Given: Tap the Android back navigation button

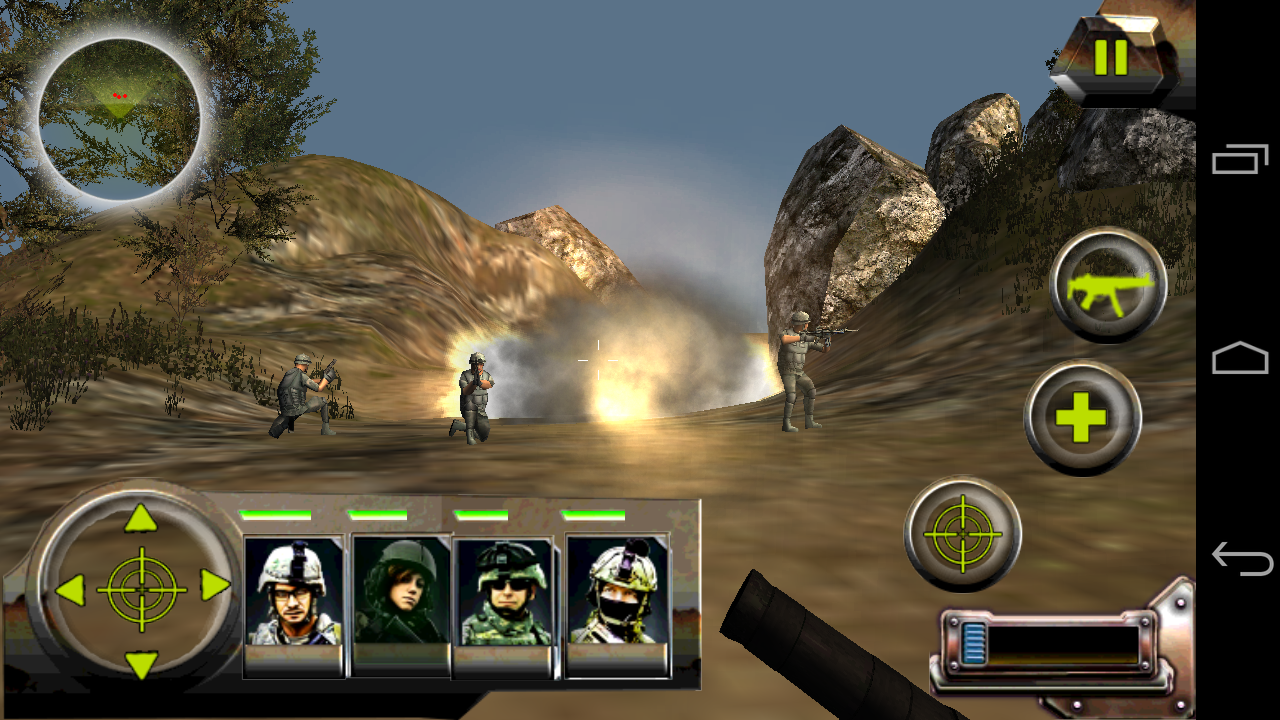Looking at the screenshot, I should [x=1240, y=558].
